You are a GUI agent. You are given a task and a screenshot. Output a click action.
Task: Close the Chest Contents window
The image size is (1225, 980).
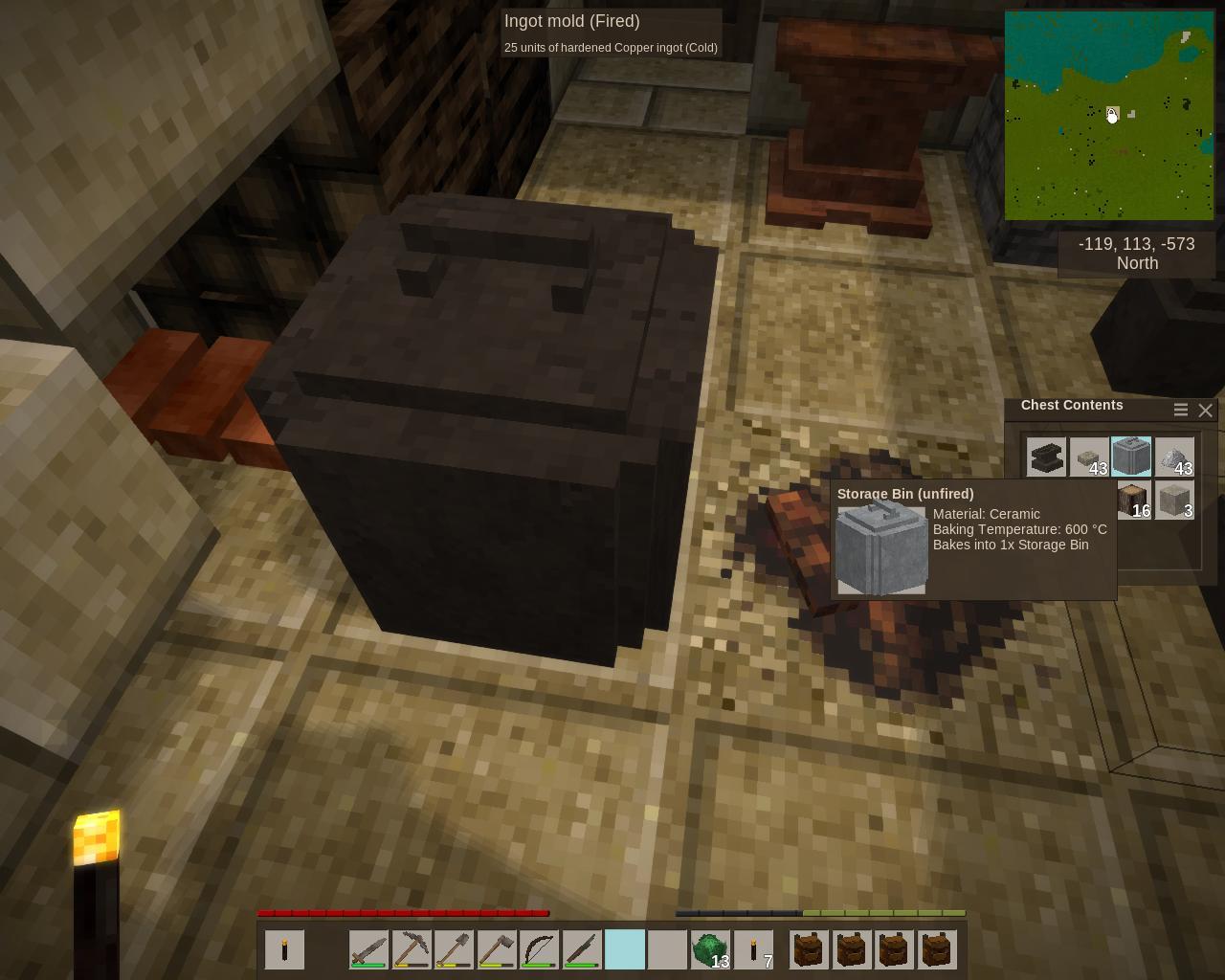point(1205,410)
